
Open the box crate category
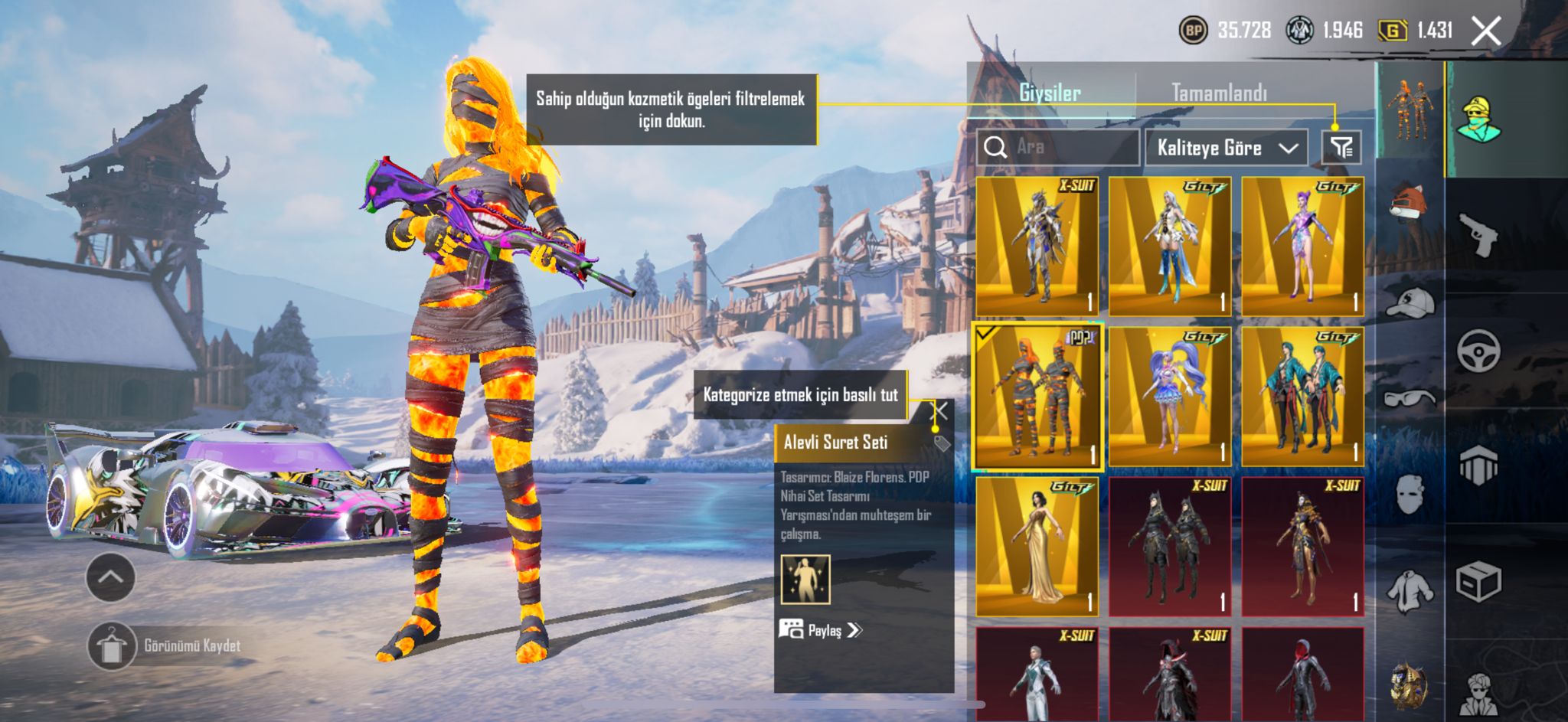pos(1478,582)
